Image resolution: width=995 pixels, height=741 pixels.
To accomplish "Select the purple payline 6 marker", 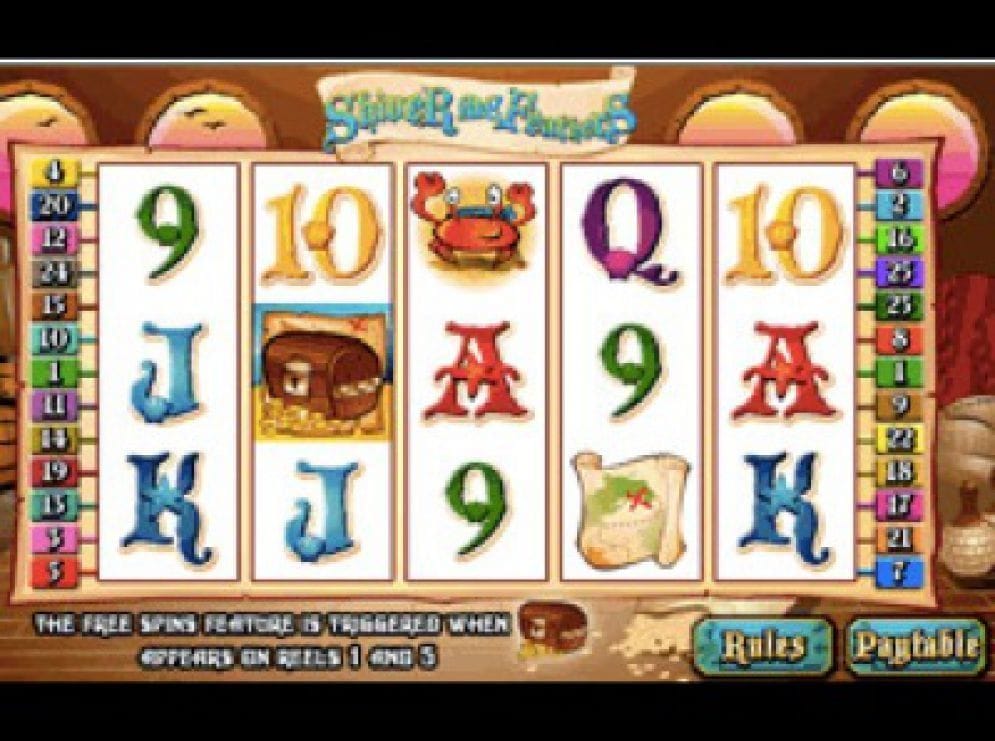I will point(899,172).
